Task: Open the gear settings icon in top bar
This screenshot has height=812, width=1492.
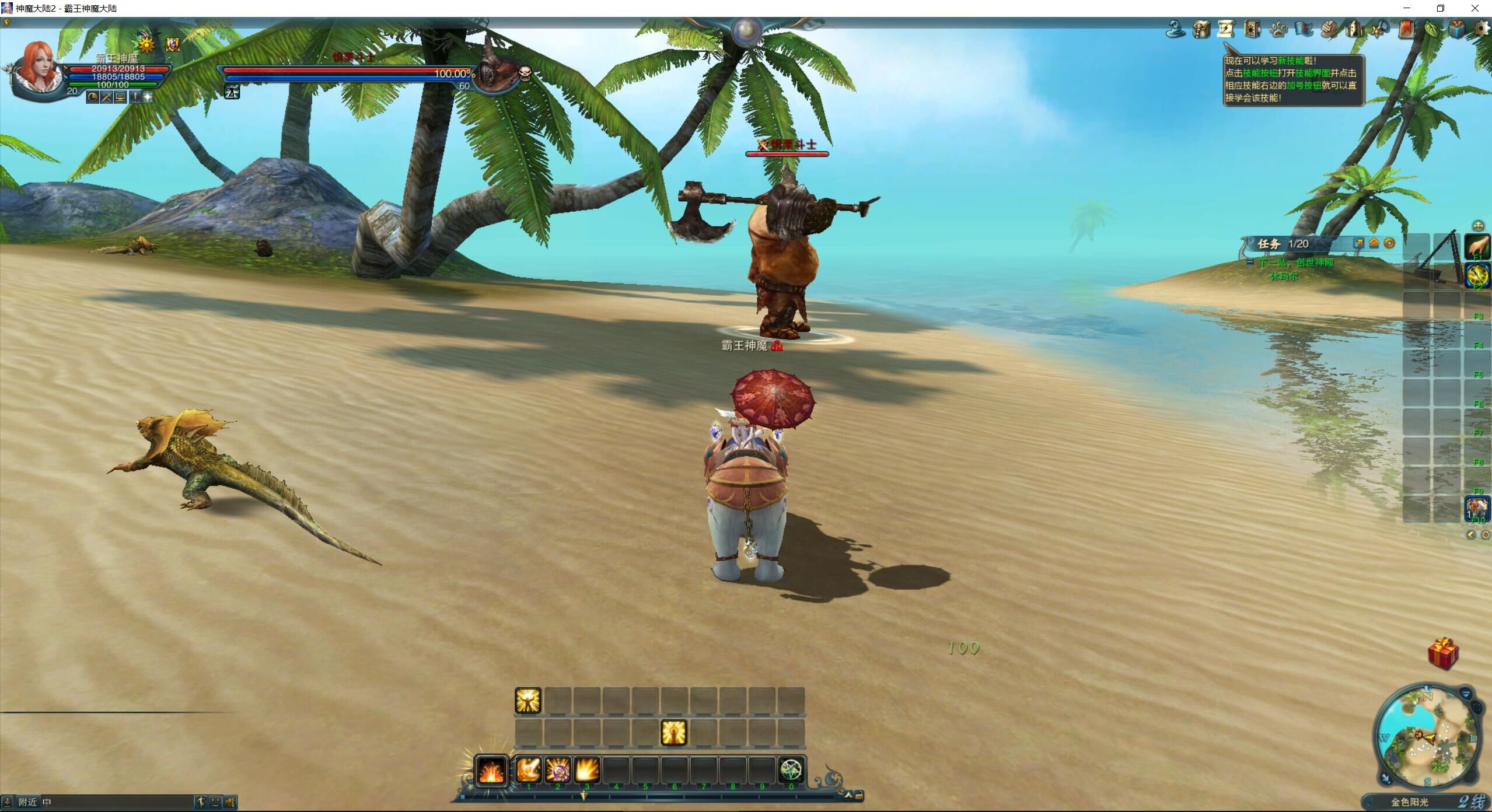Action: [x=1482, y=29]
